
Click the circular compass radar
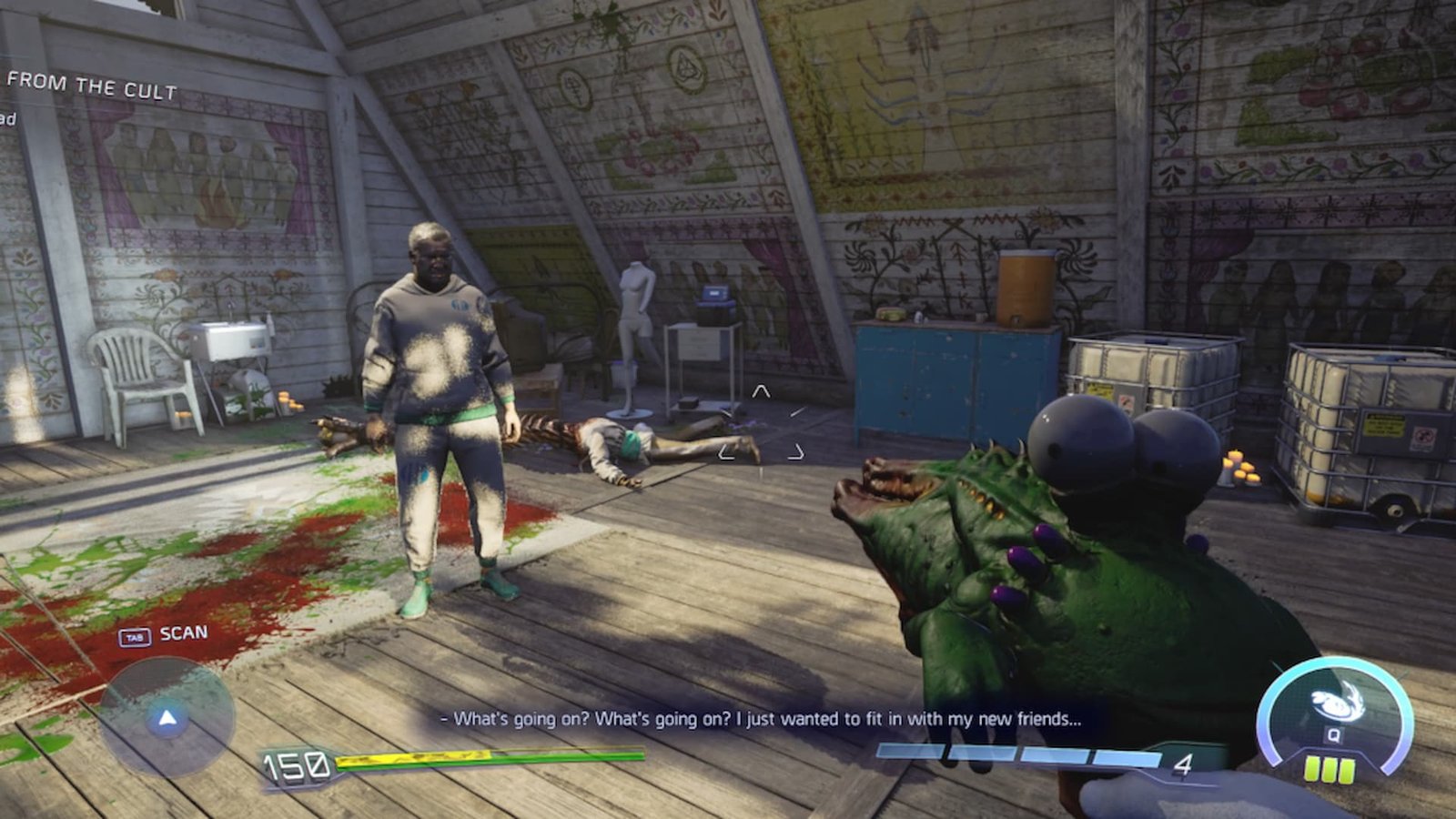(x=167, y=717)
